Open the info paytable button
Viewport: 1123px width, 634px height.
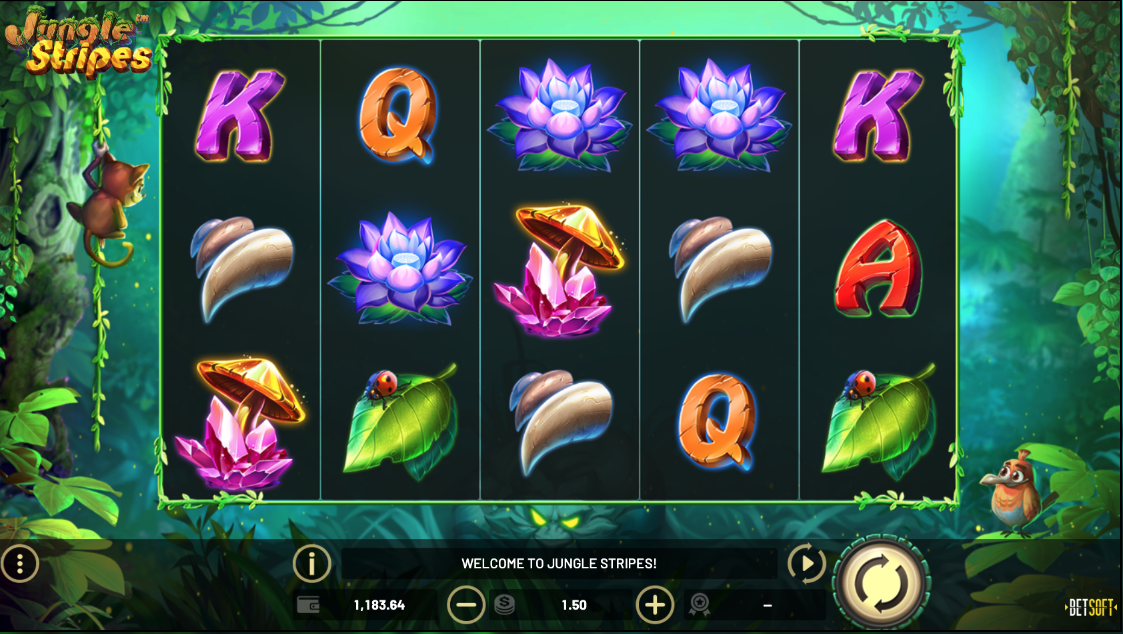coord(312,564)
